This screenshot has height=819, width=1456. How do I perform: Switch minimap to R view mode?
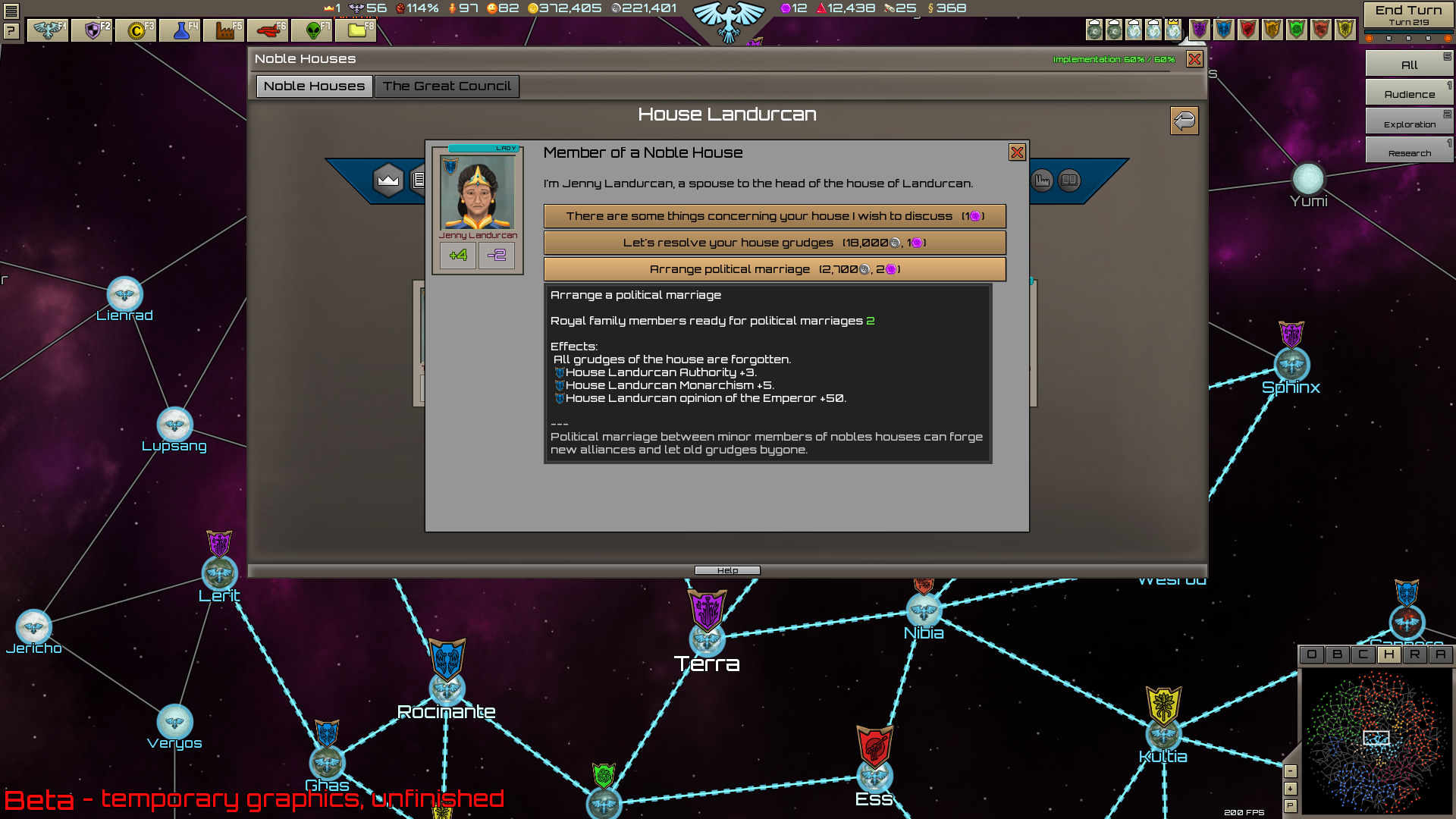click(1415, 655)
